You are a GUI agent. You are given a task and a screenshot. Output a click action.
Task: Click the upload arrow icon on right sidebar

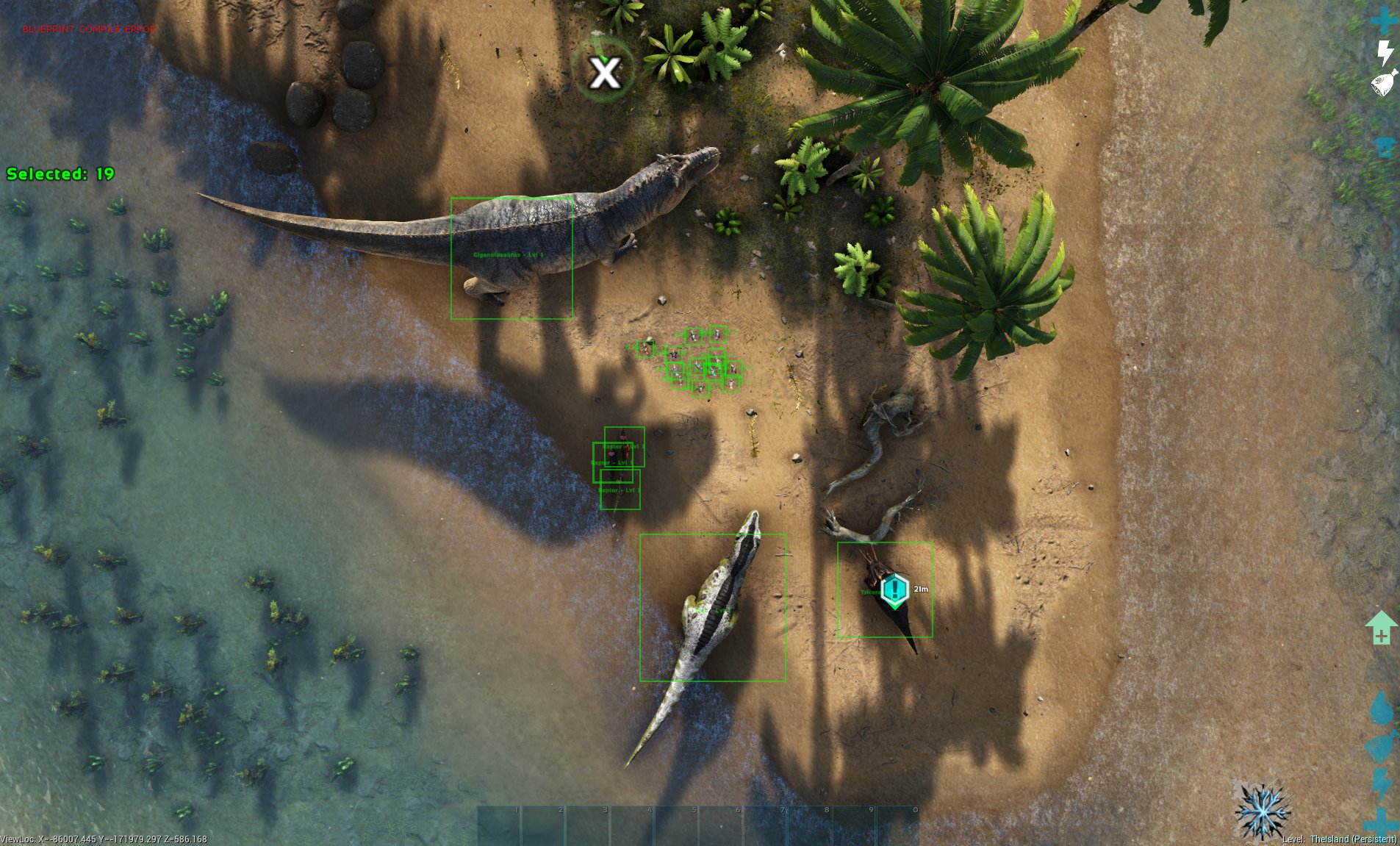[1385, 146]
